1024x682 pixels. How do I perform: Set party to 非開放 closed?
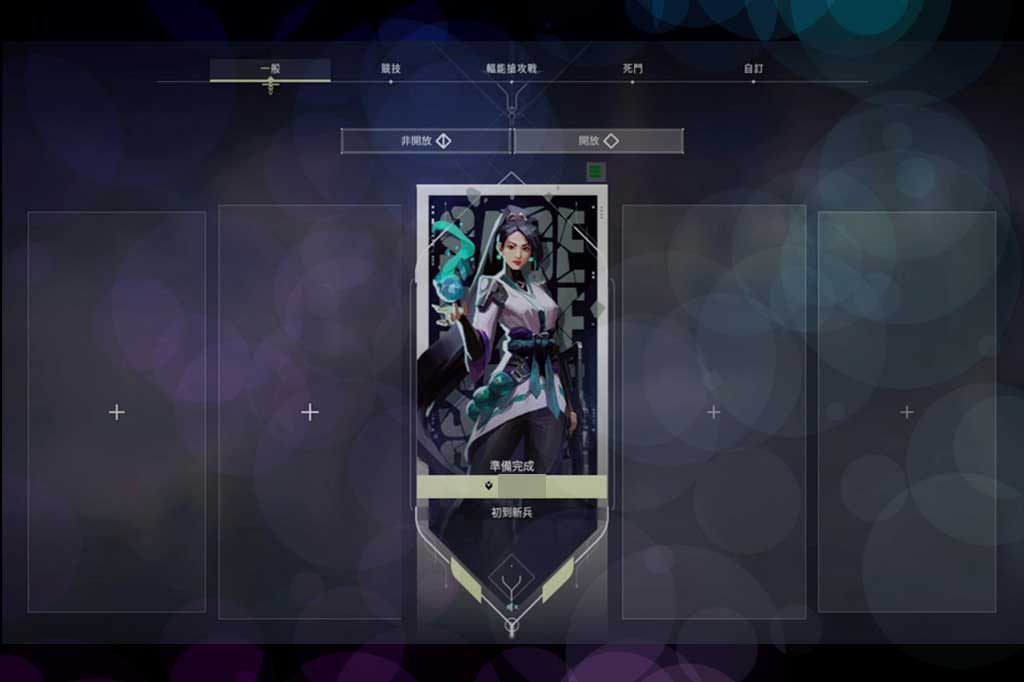[426, 141]
